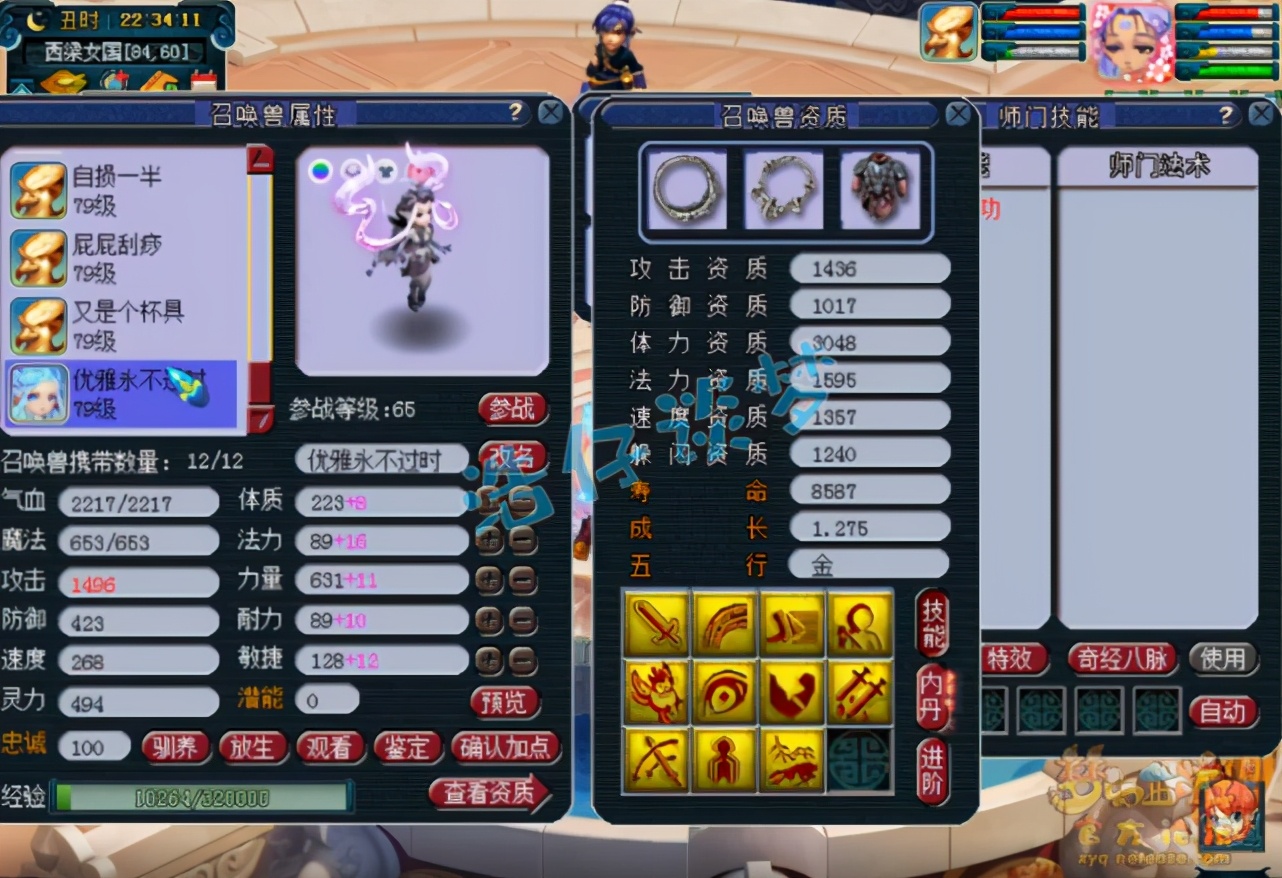Select the sword skill icon in the skill grid
This screenshot has height=878, width=1282.
click(x=657, y=620)
